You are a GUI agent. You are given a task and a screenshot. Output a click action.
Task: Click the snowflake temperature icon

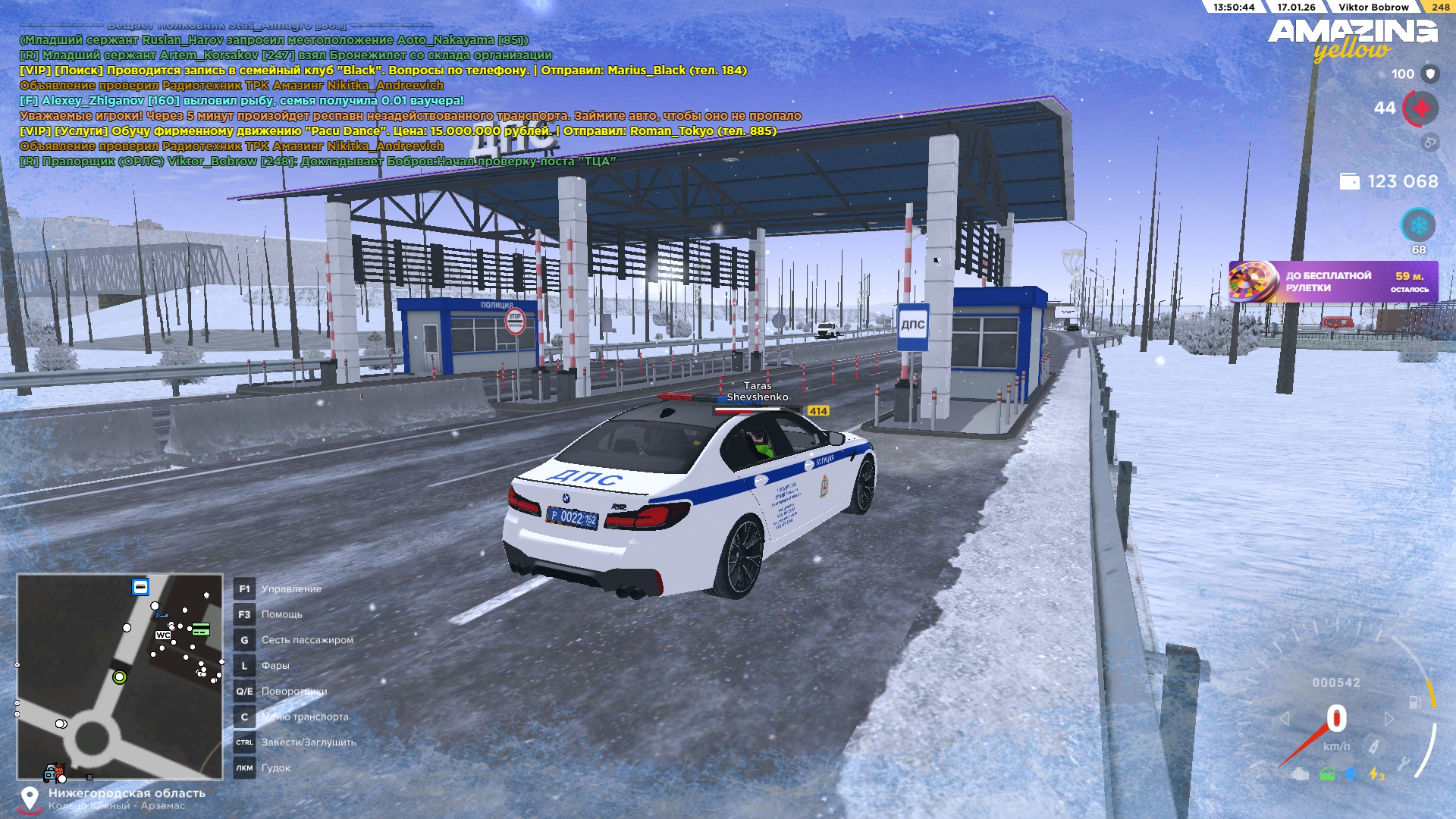point(1418,226)
